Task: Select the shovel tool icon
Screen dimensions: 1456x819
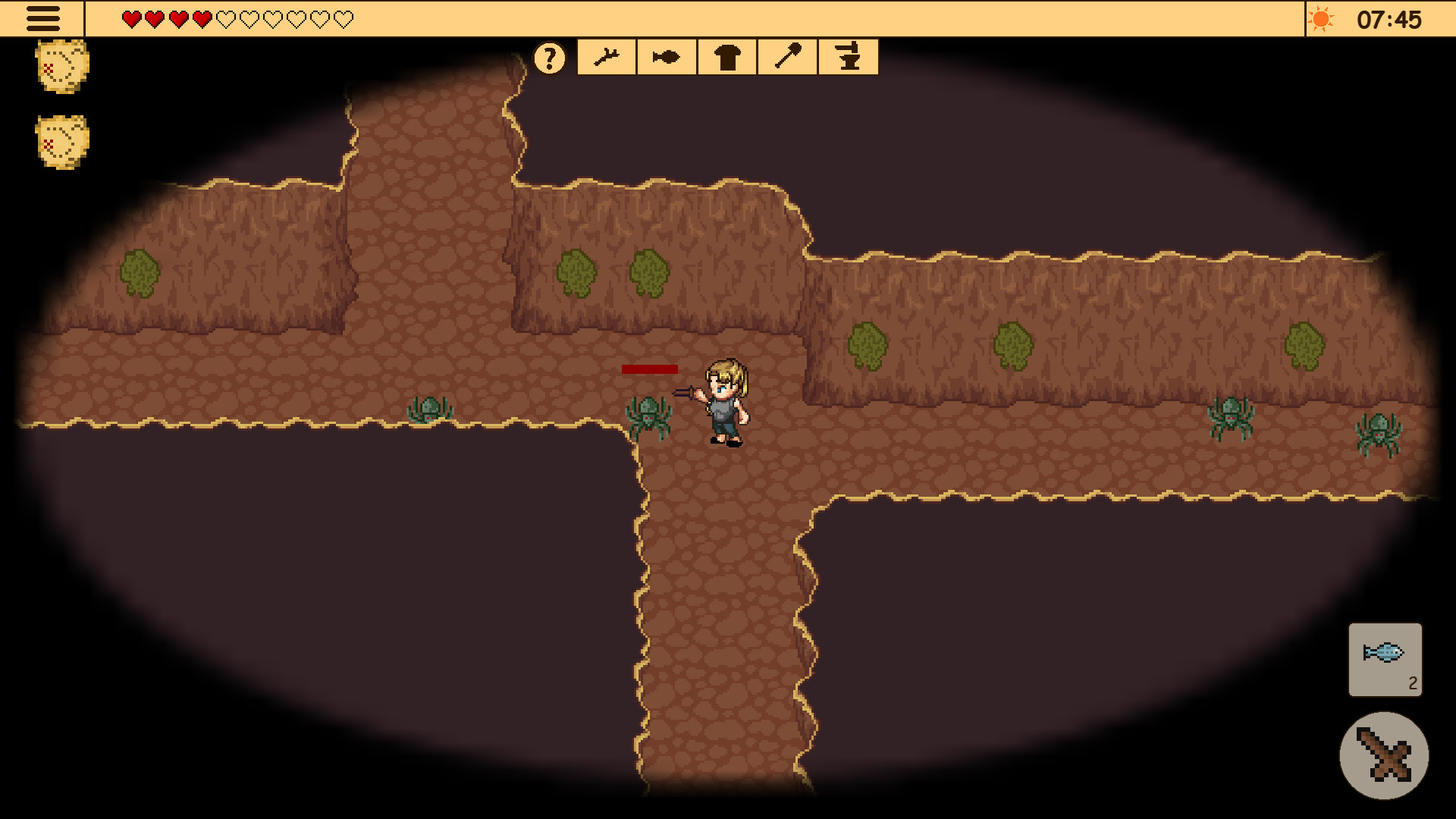Action: click(786, 56)
